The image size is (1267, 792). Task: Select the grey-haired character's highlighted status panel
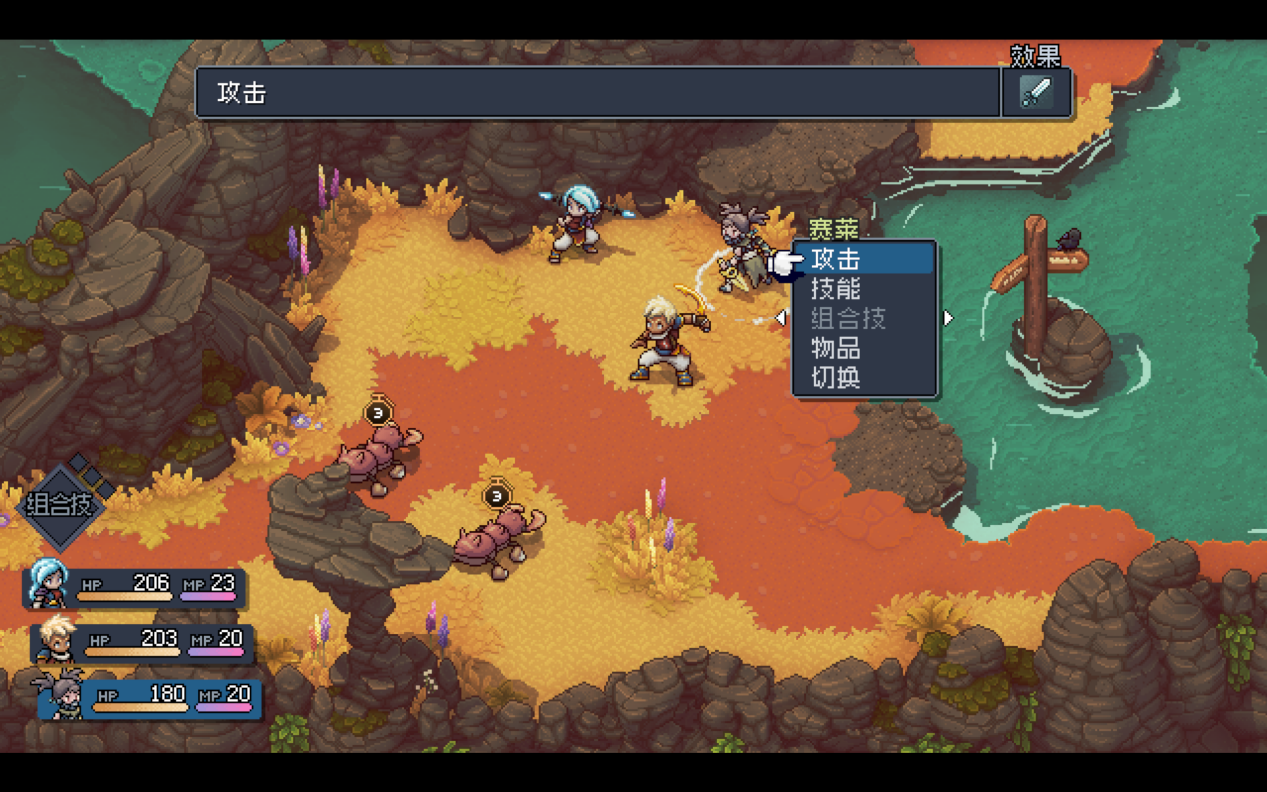[x=150, y=697]
